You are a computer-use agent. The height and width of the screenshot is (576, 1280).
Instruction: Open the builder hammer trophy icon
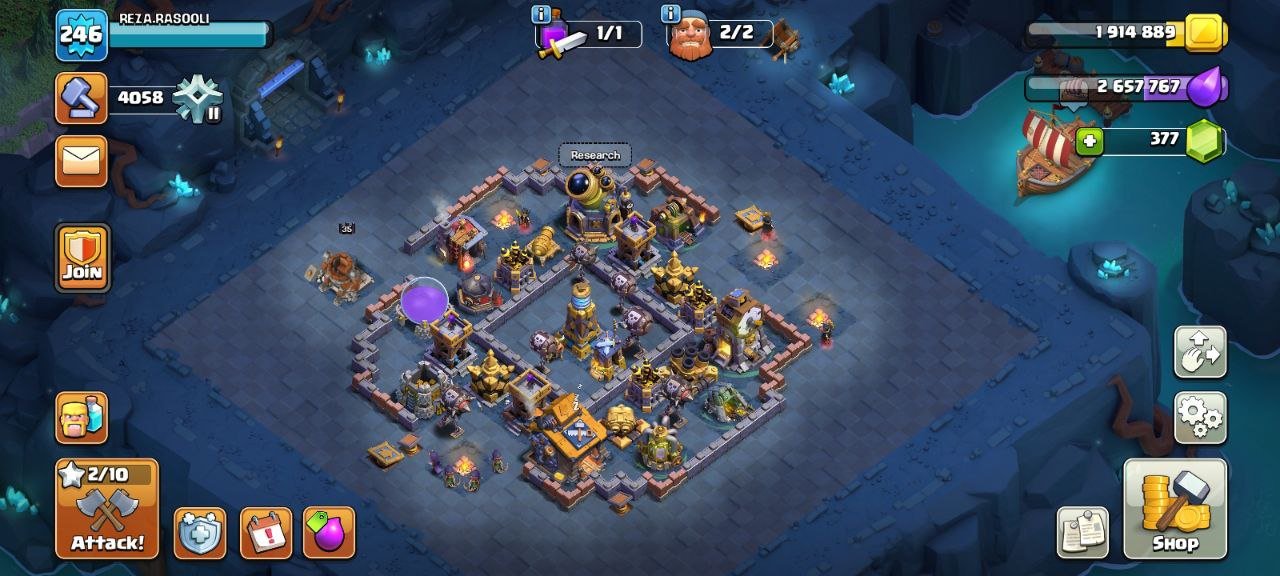81,98
